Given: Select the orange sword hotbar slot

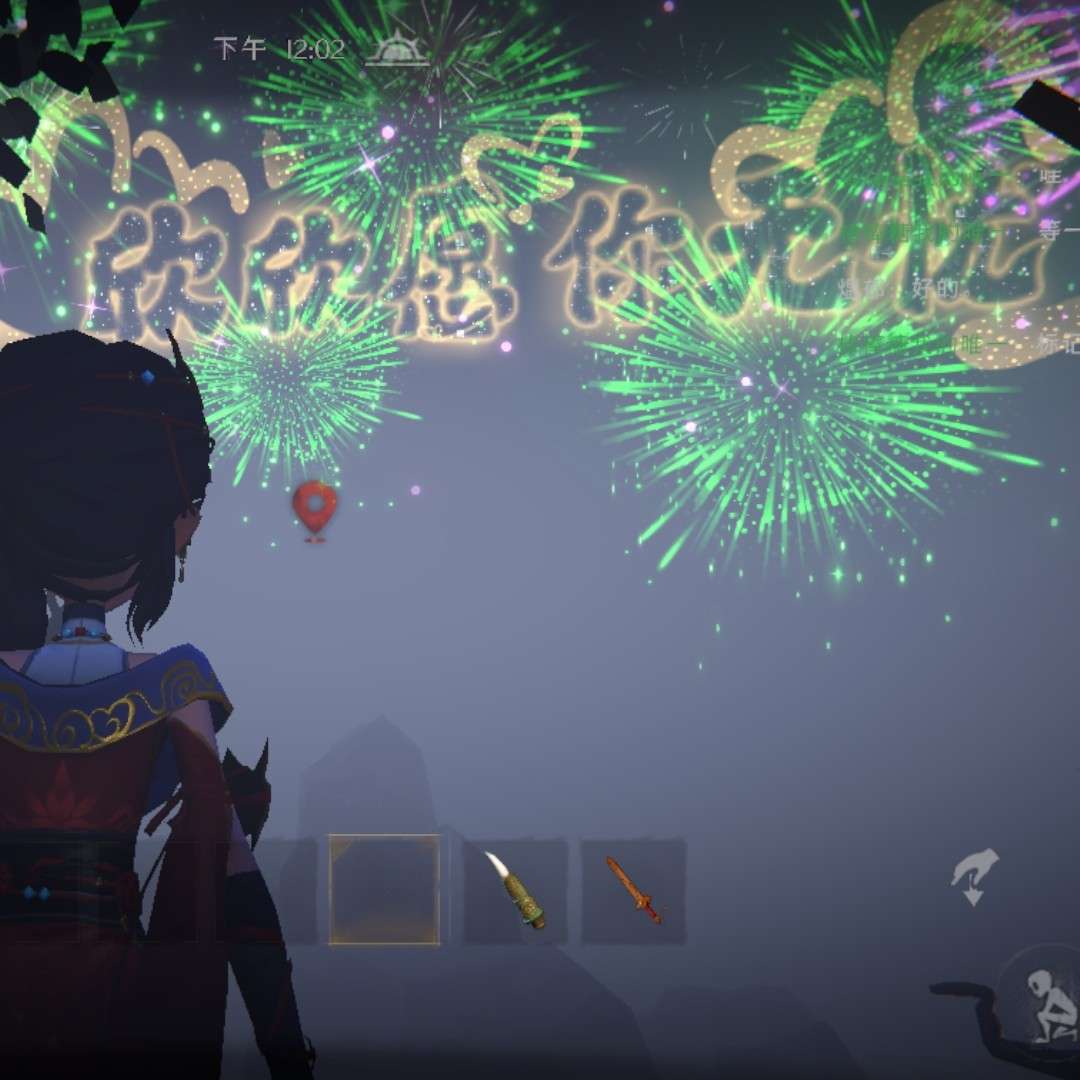Looking at the screenshot, I should click(x=633, y=890).
